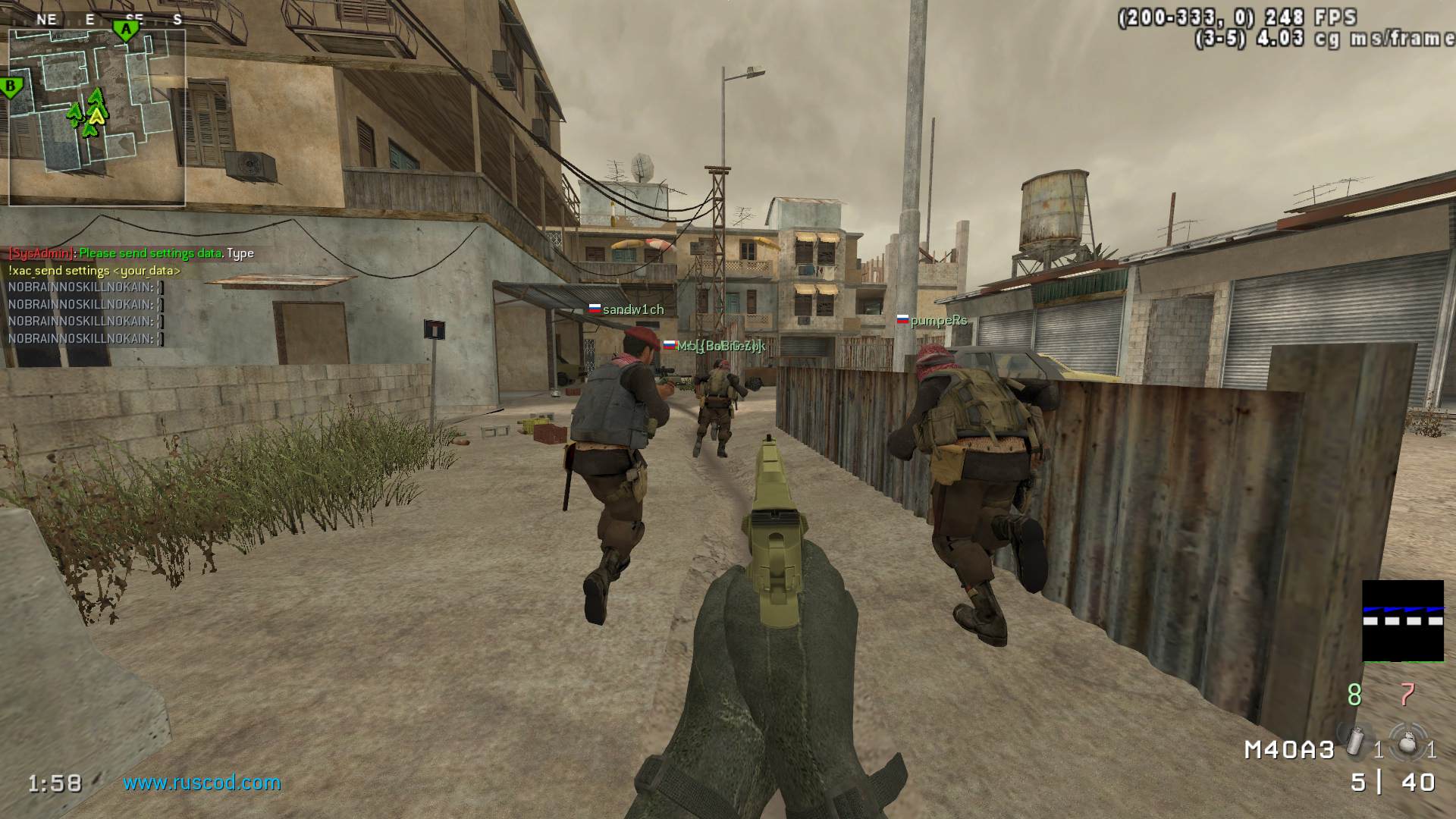The height and width of the screenshot is (819, 1456).
Task: Click the SysAdmin chat message
Action: click(130, 253)
